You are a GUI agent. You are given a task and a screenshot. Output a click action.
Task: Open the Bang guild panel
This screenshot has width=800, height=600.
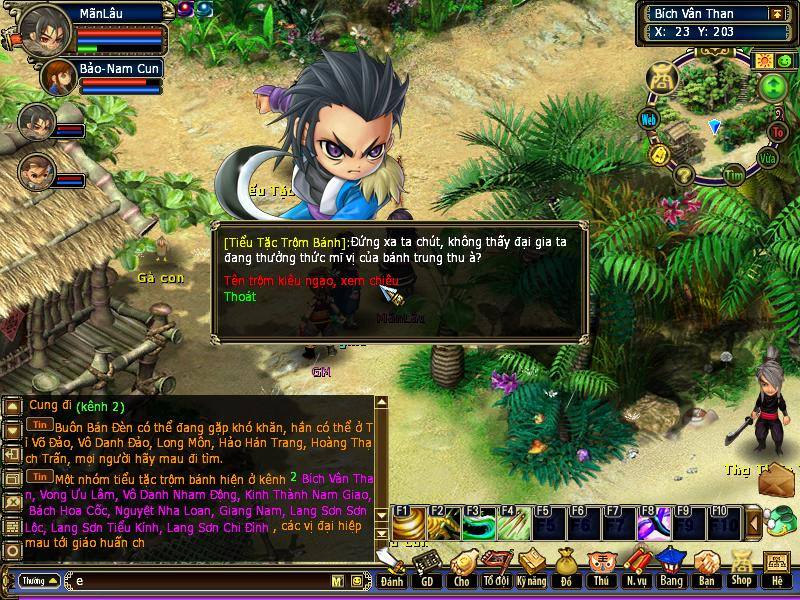671,569
